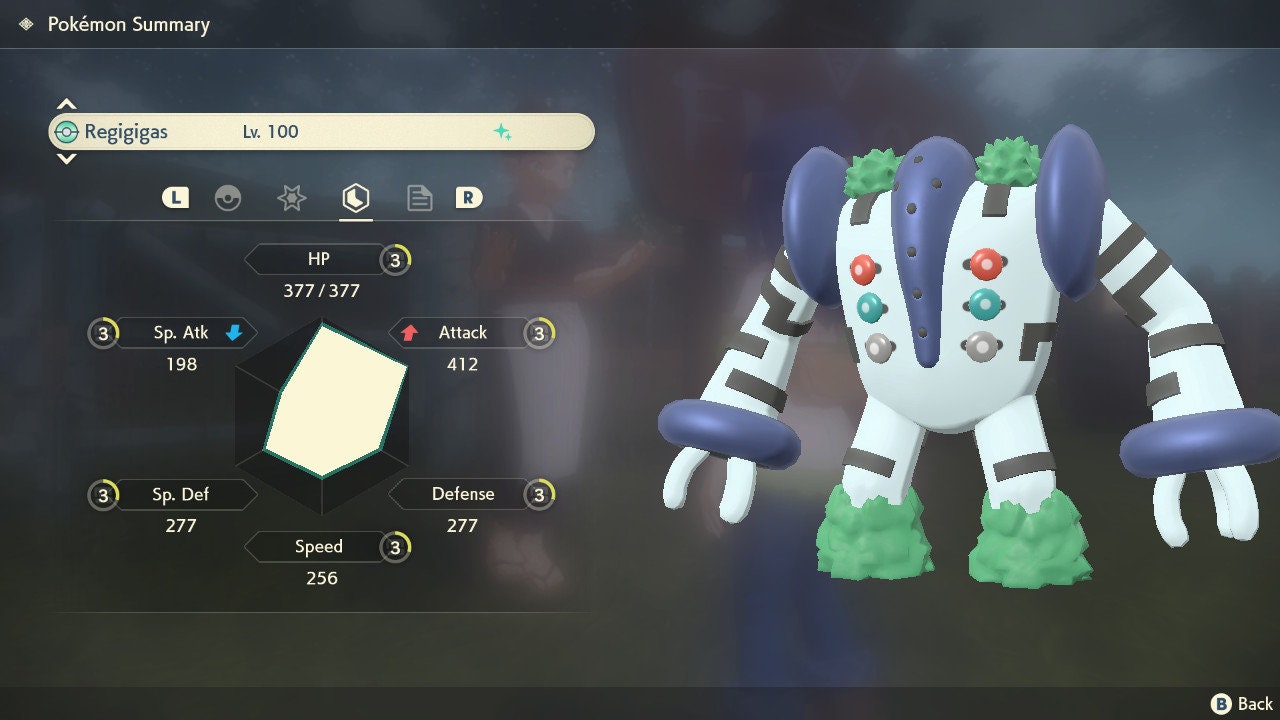Open the moves tab with the burst icon
This screenshot has width=1280, height=720.
291,198
